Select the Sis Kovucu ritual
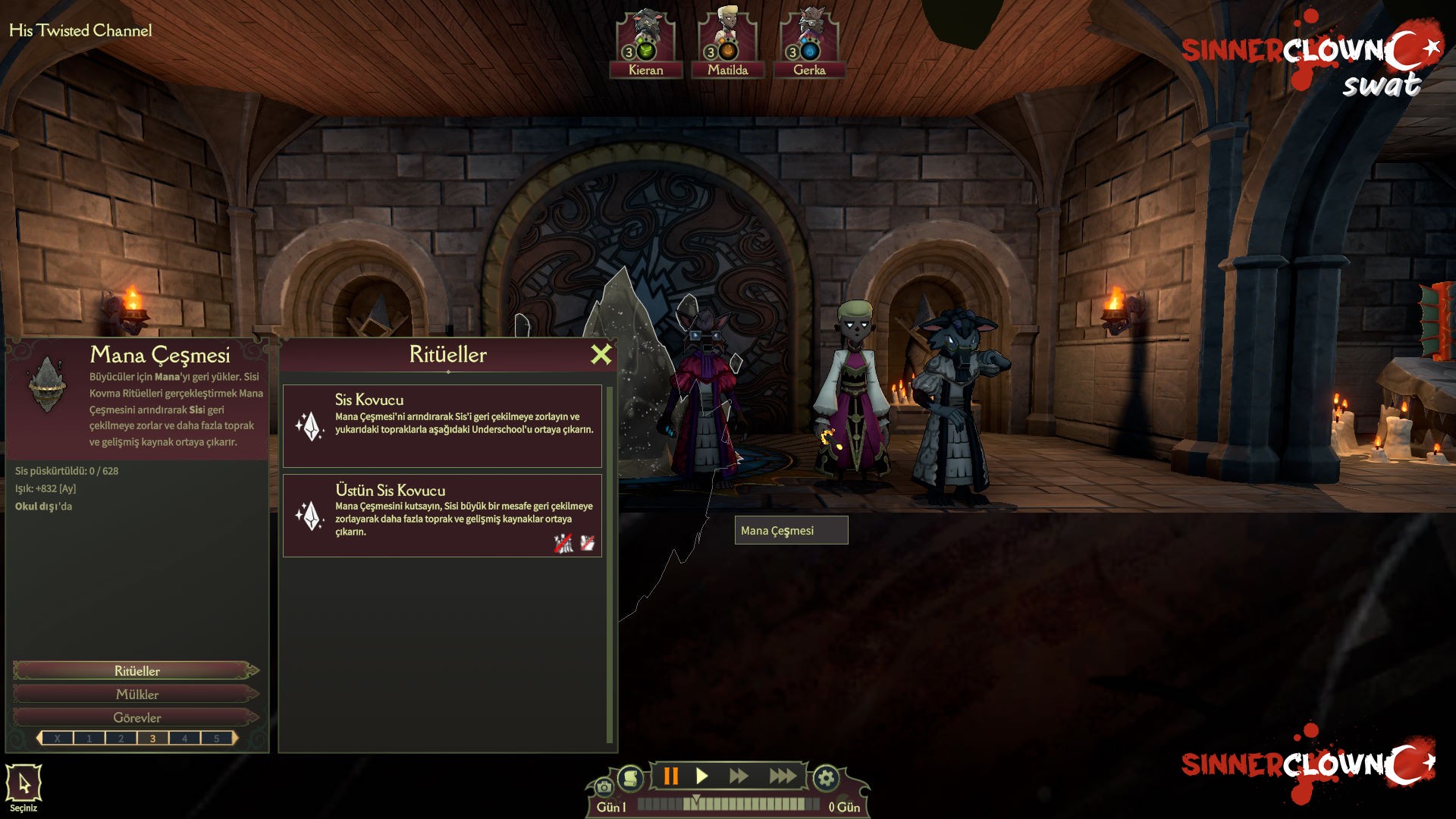This screenshot has height=819, width=1456. [x=442, y=425]
